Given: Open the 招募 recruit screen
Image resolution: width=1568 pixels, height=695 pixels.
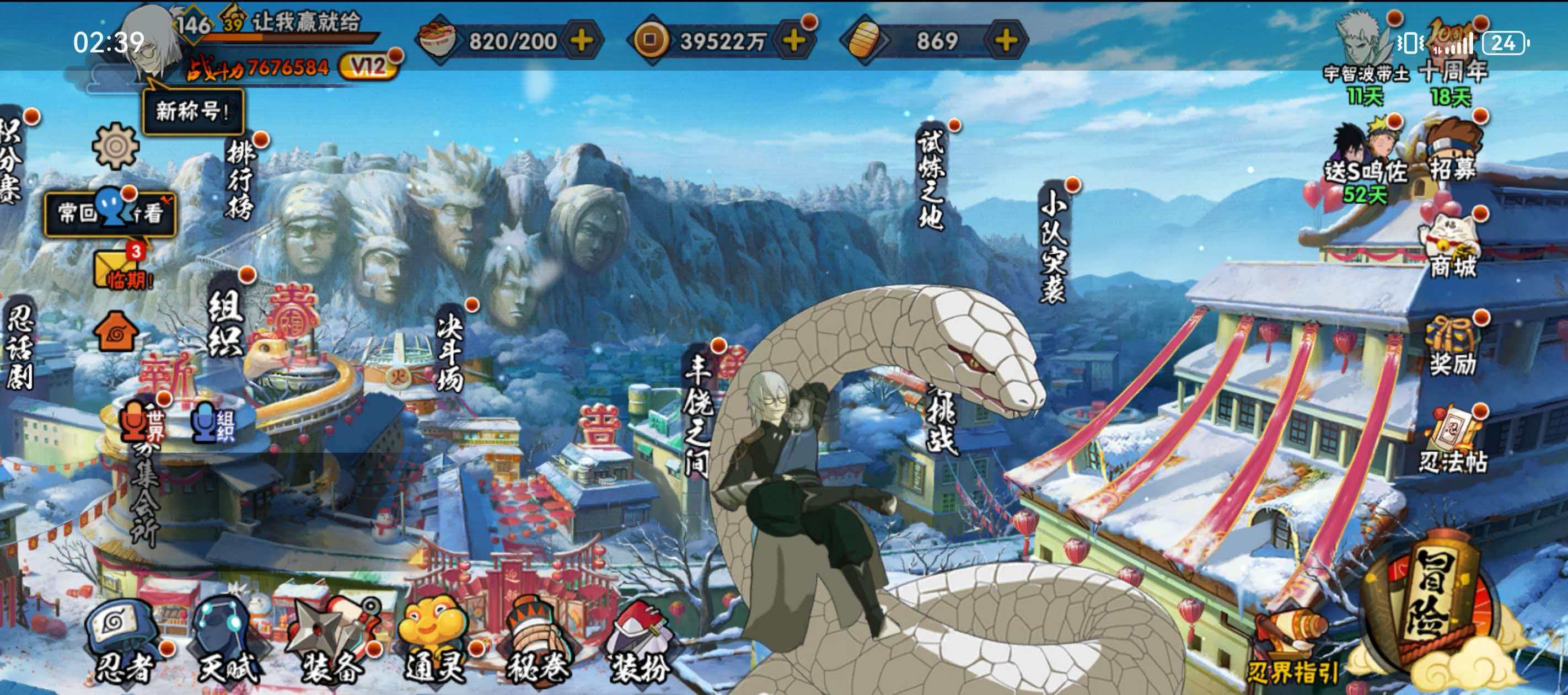Looking at the screenshot, I should [1452, 152].
